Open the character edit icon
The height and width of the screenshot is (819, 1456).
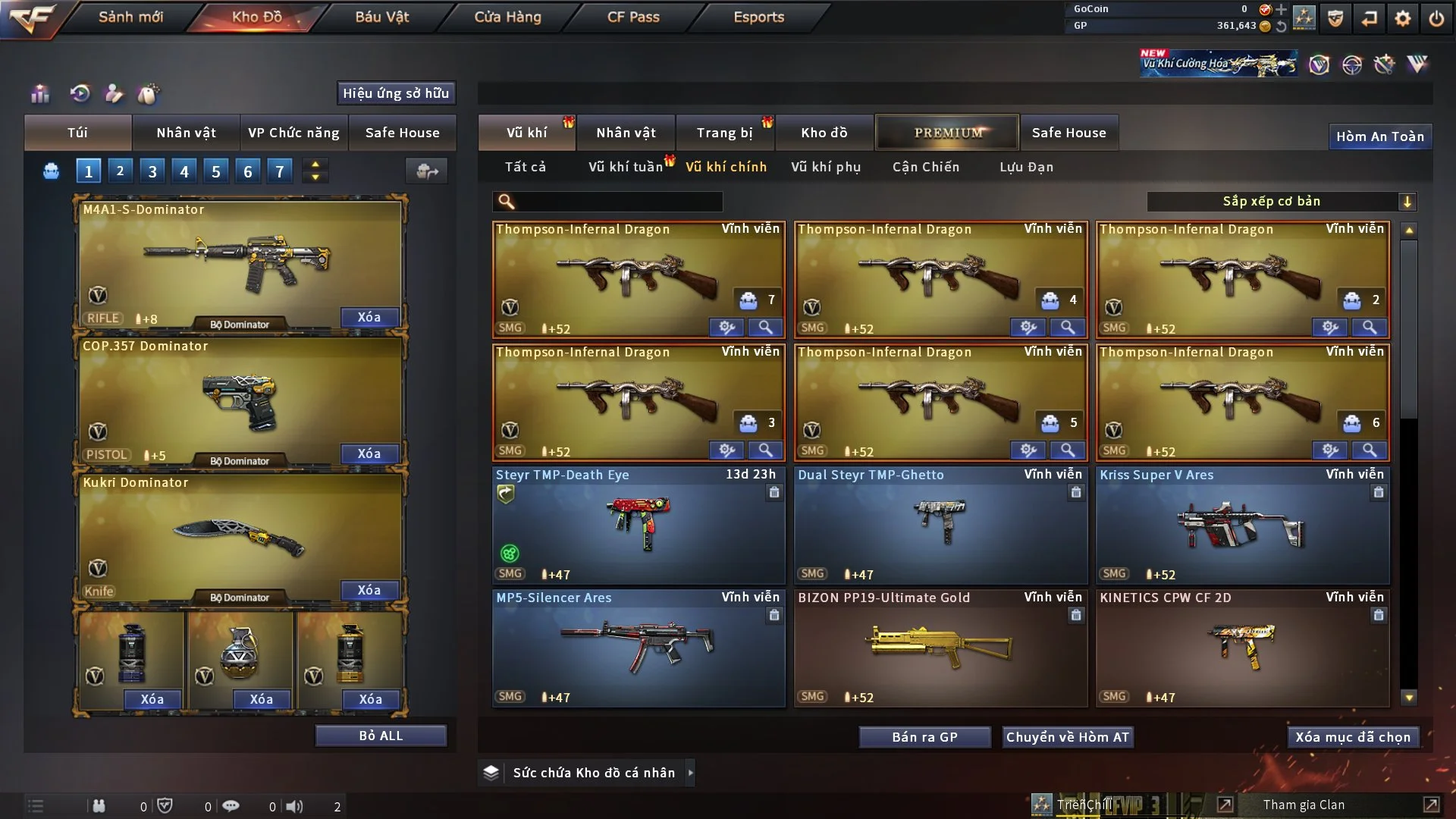click(x=115, y=93)
